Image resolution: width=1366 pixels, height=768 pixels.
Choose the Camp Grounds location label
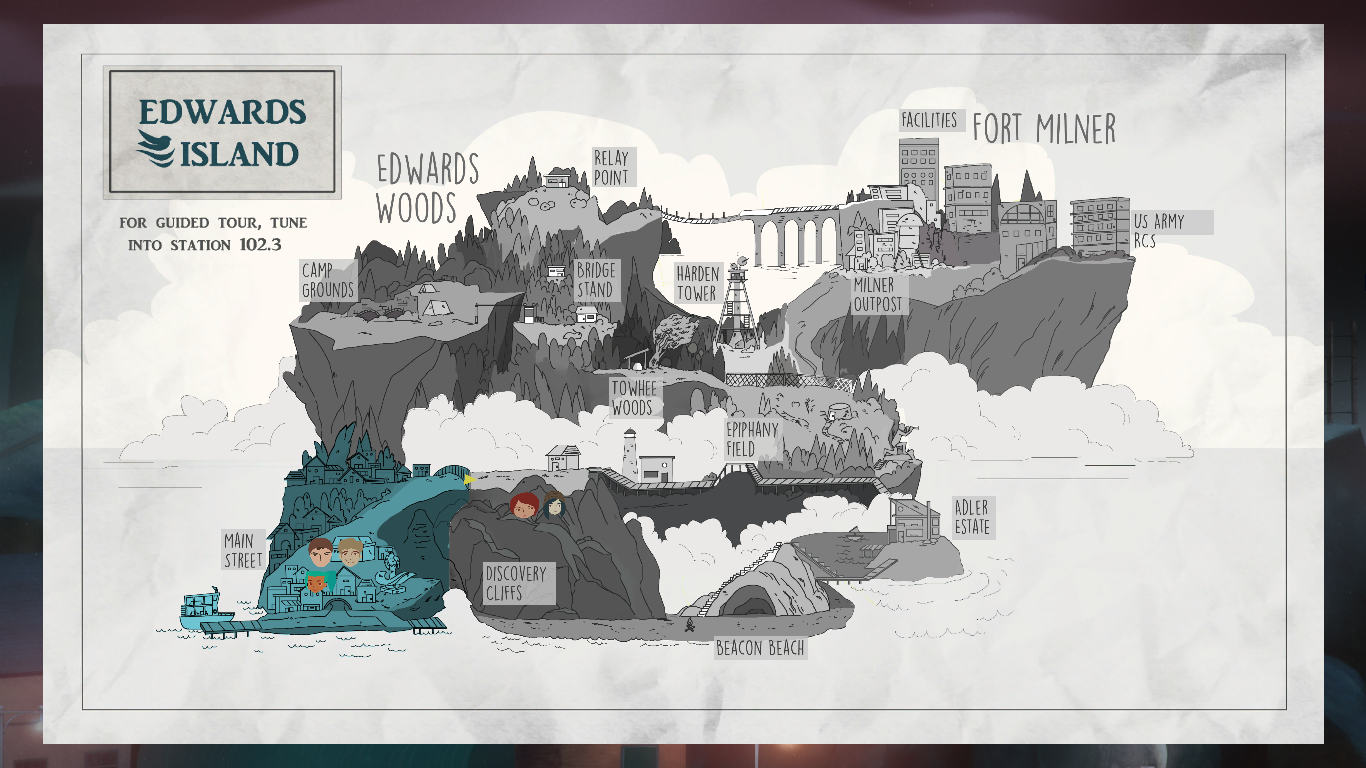[328, 281]
